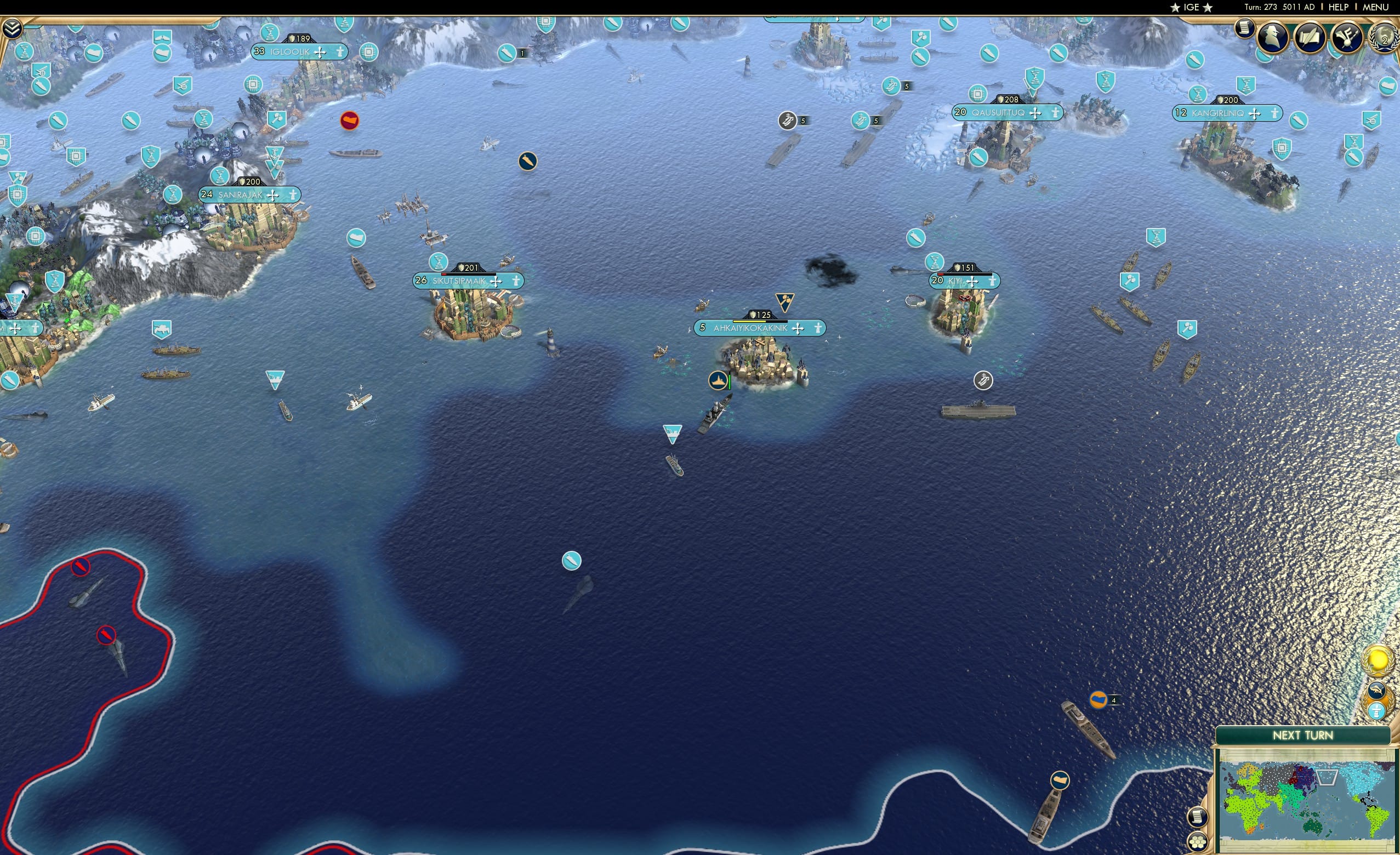Open the Espionage overview spy icon
Viewport: 1400px width, 855px height.
(x=1273, y=38)
